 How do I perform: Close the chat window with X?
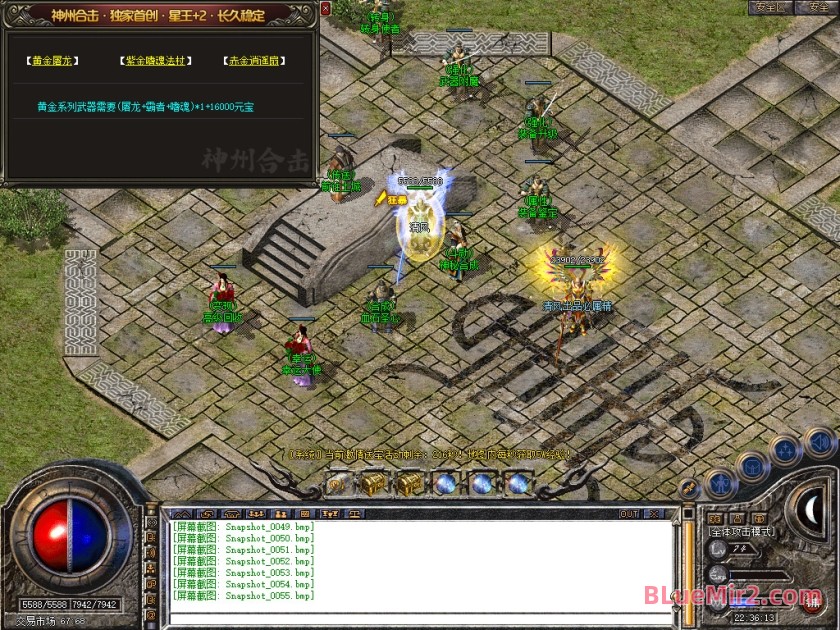click(656, 514)
